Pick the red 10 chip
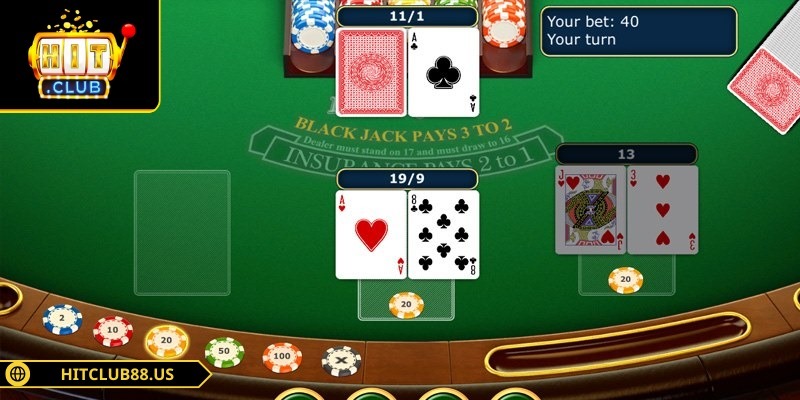The height and width of the screenshot is (400, 800). (113, 329)
